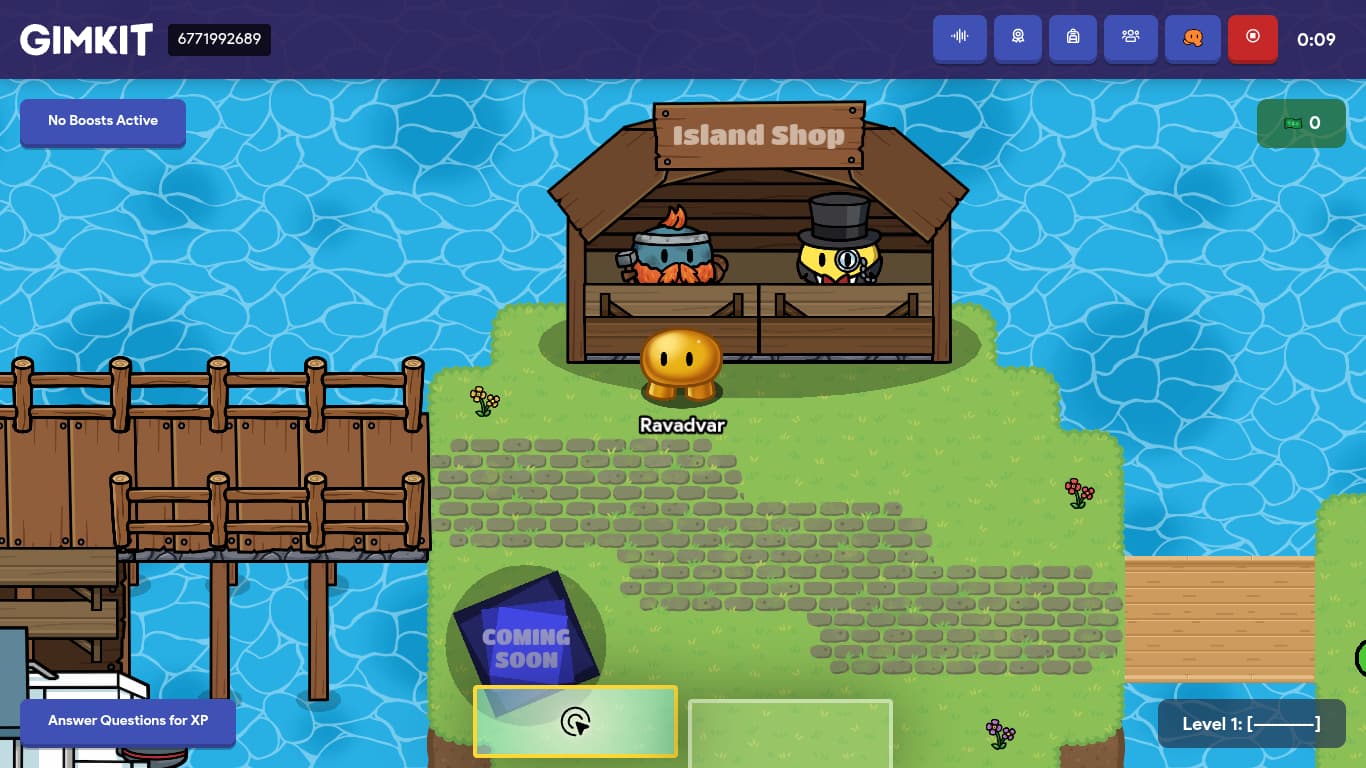This screenshot has width=1366, height=768.
Task: Show the players list button
Action: (x=1131, y=38)
